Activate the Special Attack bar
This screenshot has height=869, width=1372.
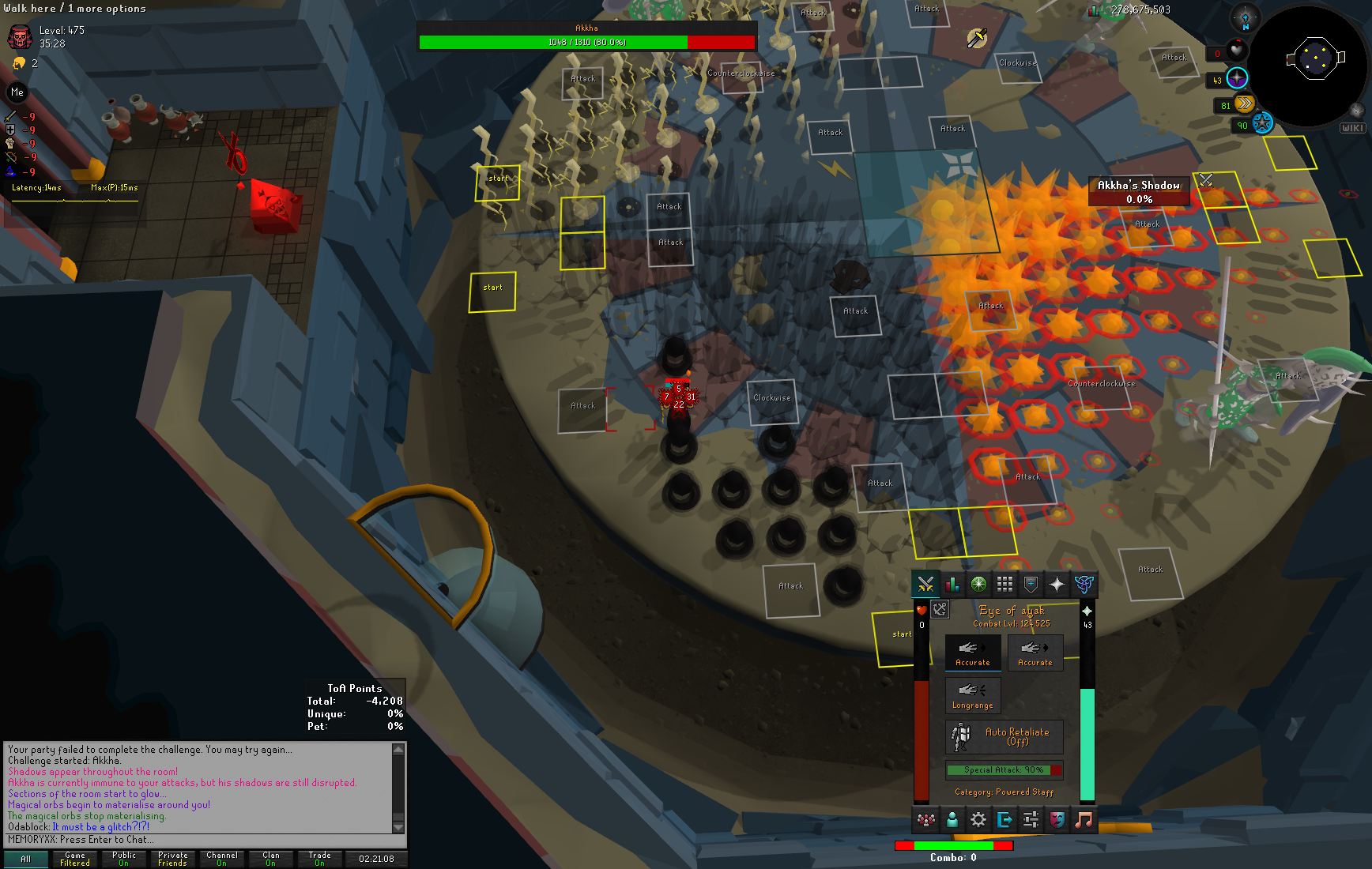(1004, 769)
